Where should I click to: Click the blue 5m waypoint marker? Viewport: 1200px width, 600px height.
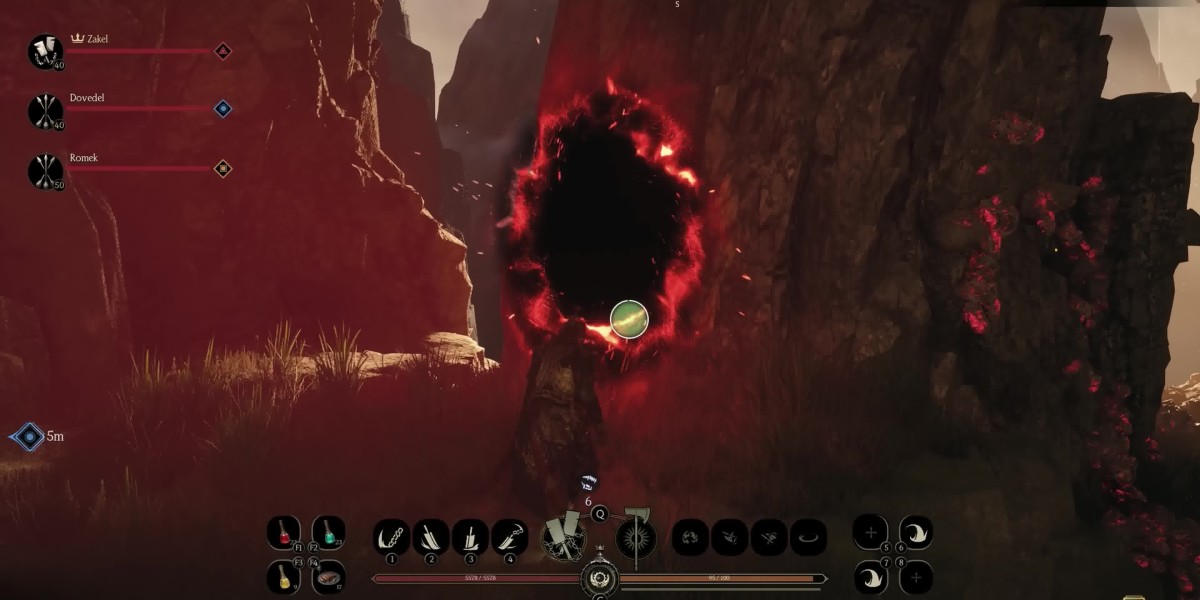27,437
